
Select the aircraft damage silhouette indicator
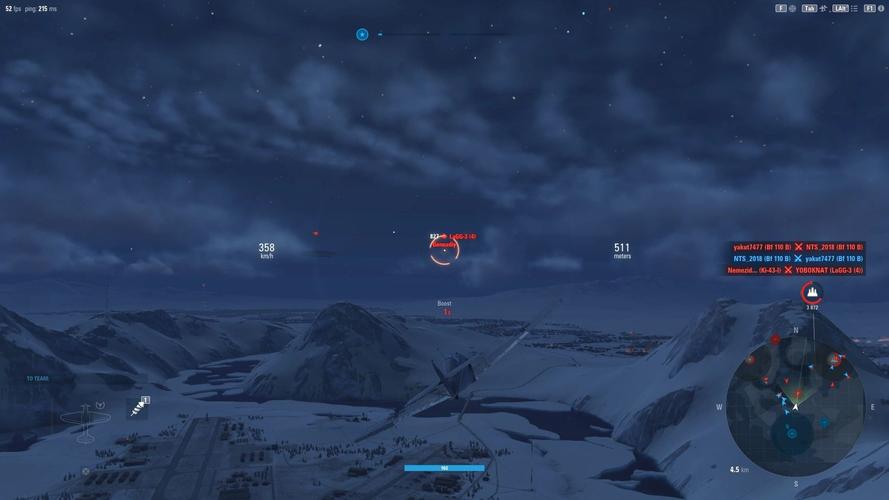click(82, 416)
